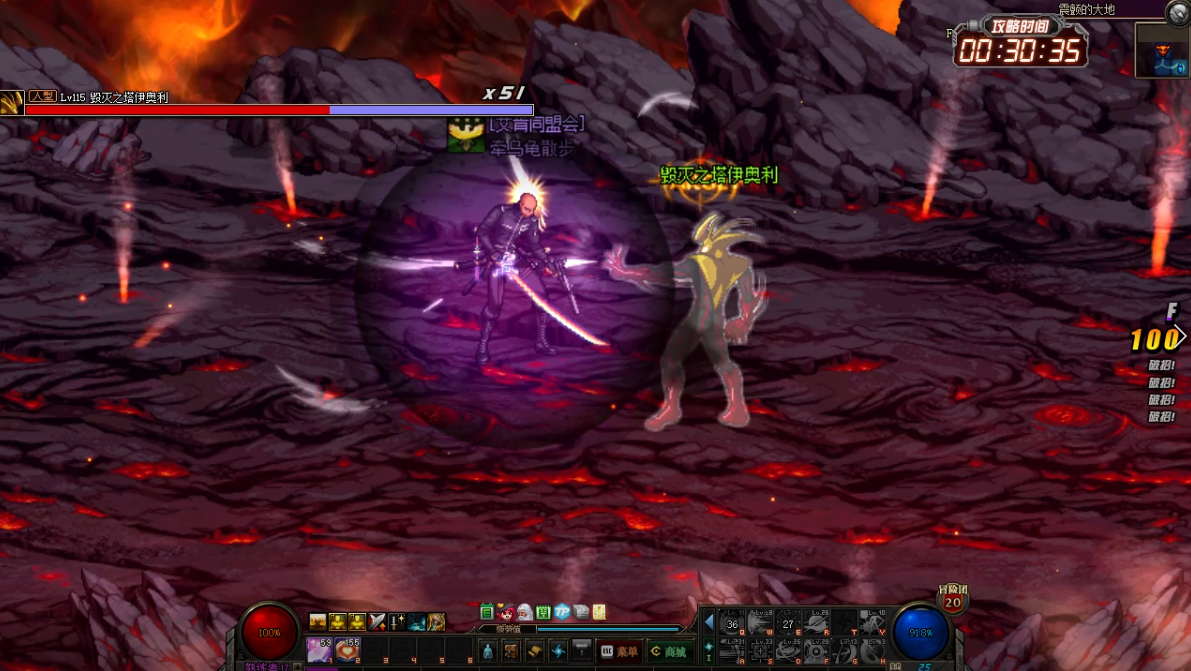The height and width of the screenshot is (671, 1191).
Task: Activate the F skill slot
Action: (816, 652)
